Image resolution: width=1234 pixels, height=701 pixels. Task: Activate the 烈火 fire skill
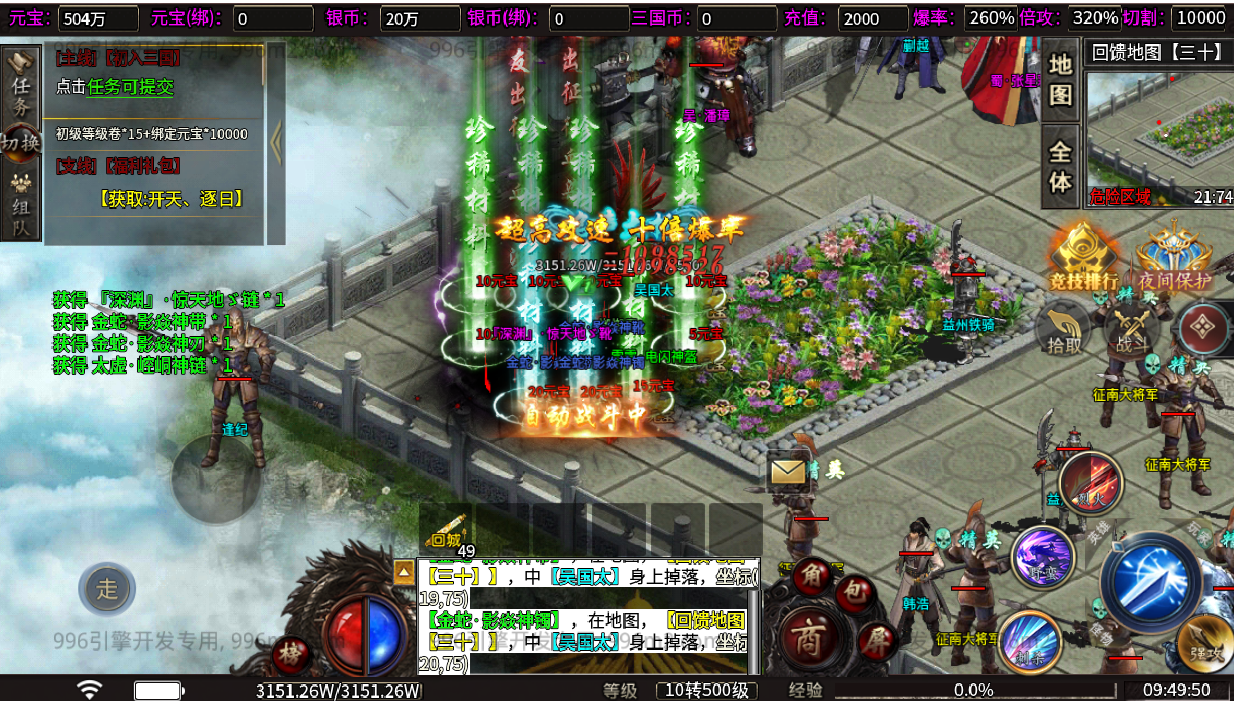coord(1091,484)
